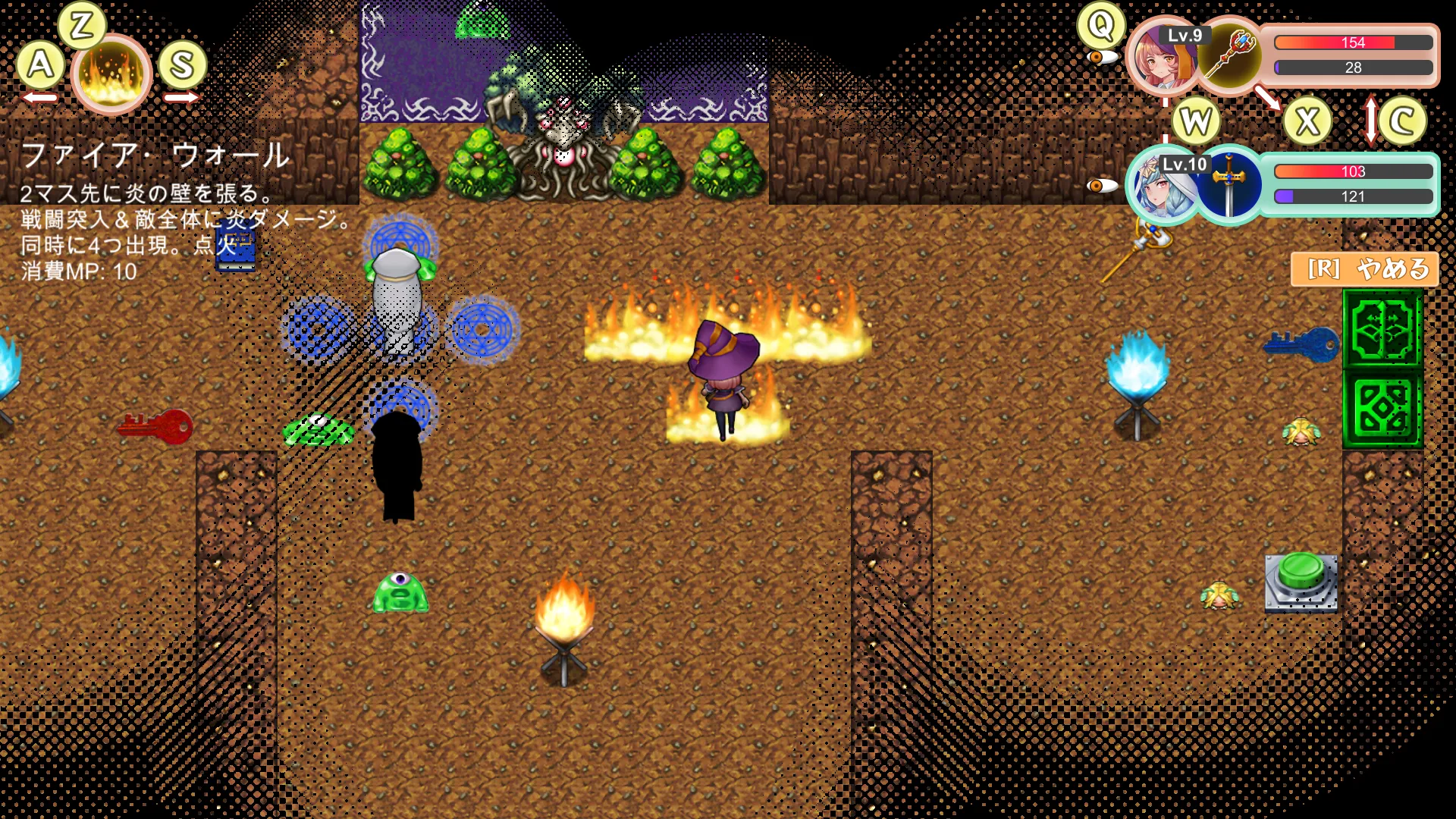Select the Lv.9 pink-haired mage portrait
Viewport: 1456px width, 819px height.
click(1160, 59)
